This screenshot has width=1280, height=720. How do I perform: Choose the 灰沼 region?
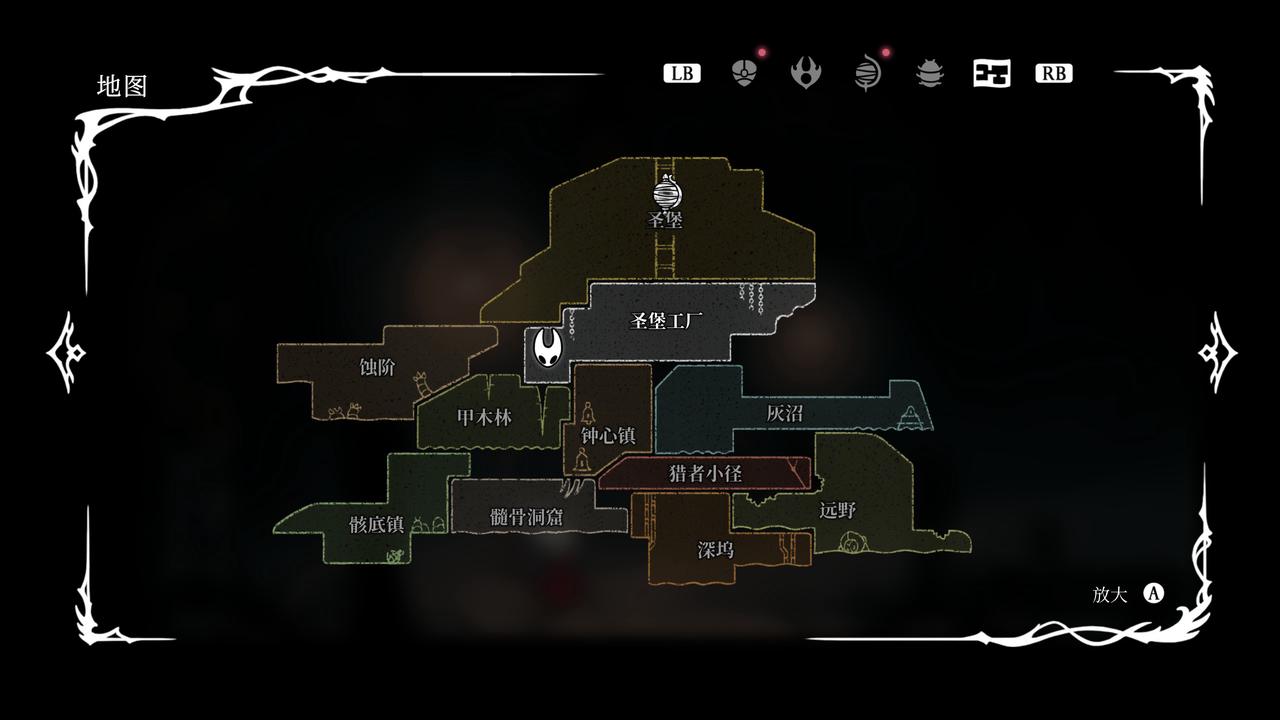pos(785,412)
